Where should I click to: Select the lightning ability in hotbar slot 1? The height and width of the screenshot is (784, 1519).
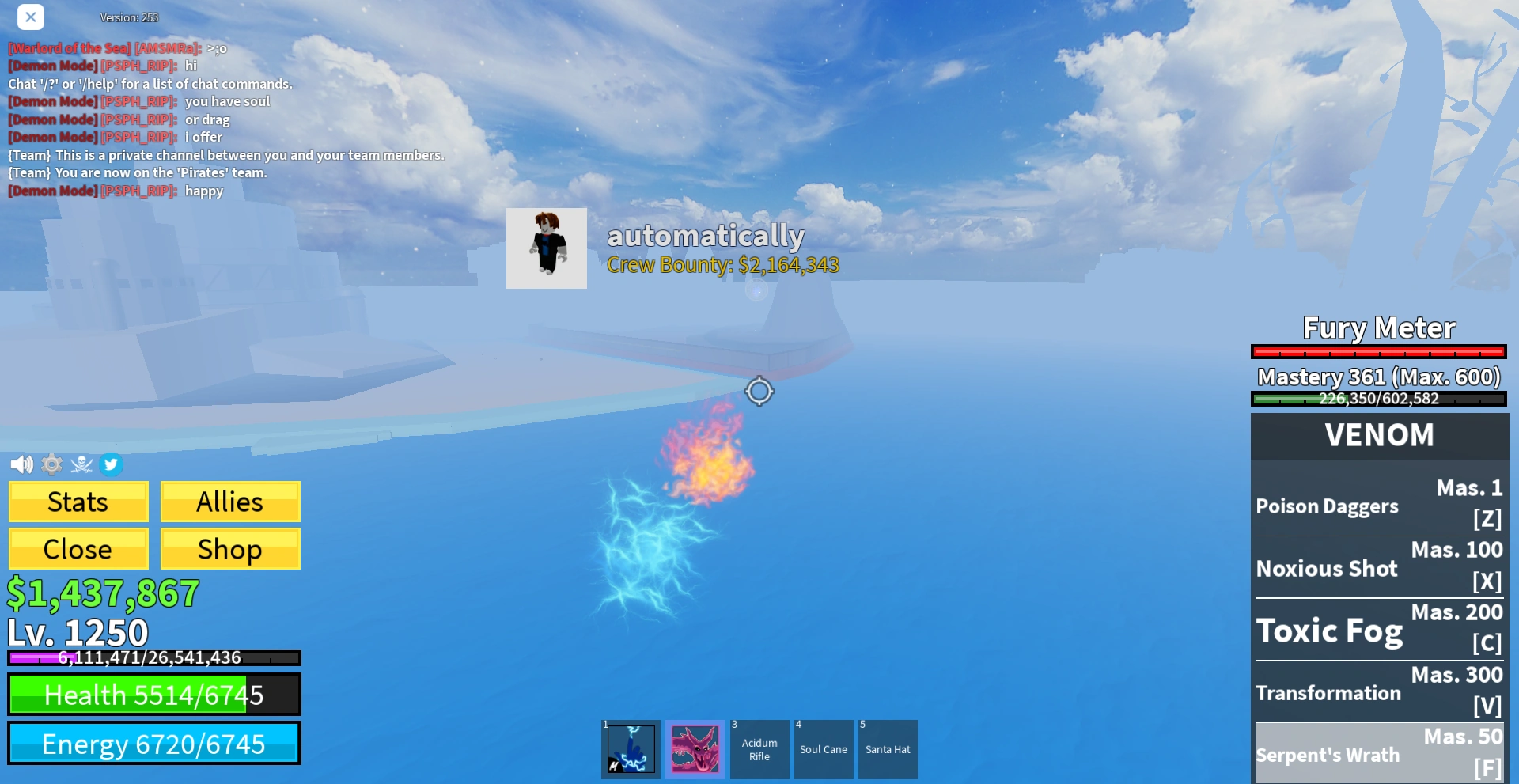[x=630, y=748]
